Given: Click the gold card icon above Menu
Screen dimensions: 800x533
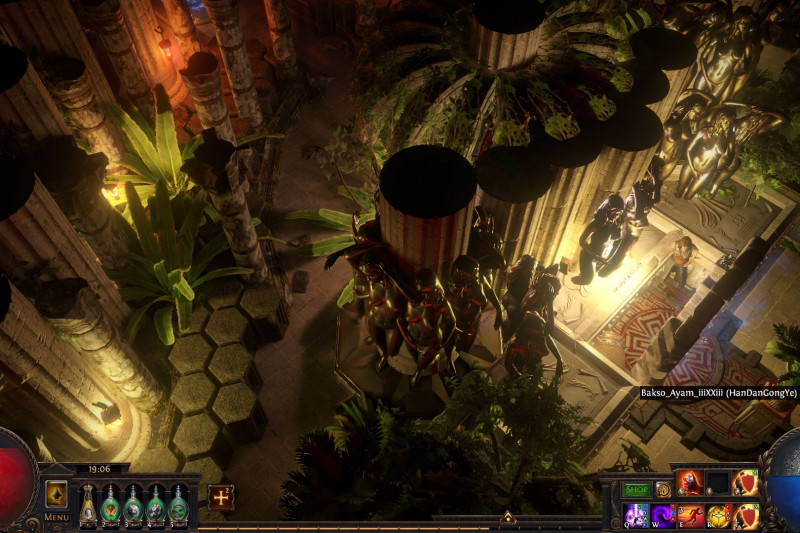Looking at the screenshot, I should 56,494.
